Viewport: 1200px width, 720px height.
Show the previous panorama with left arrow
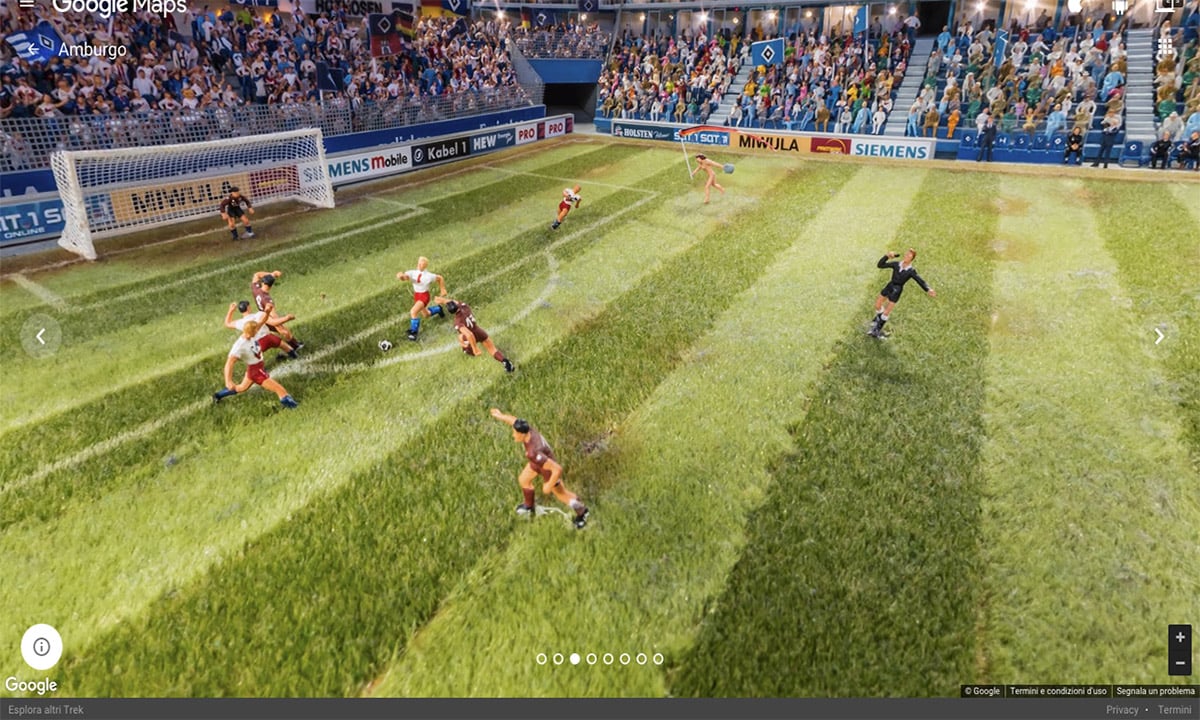click(41, 336)
